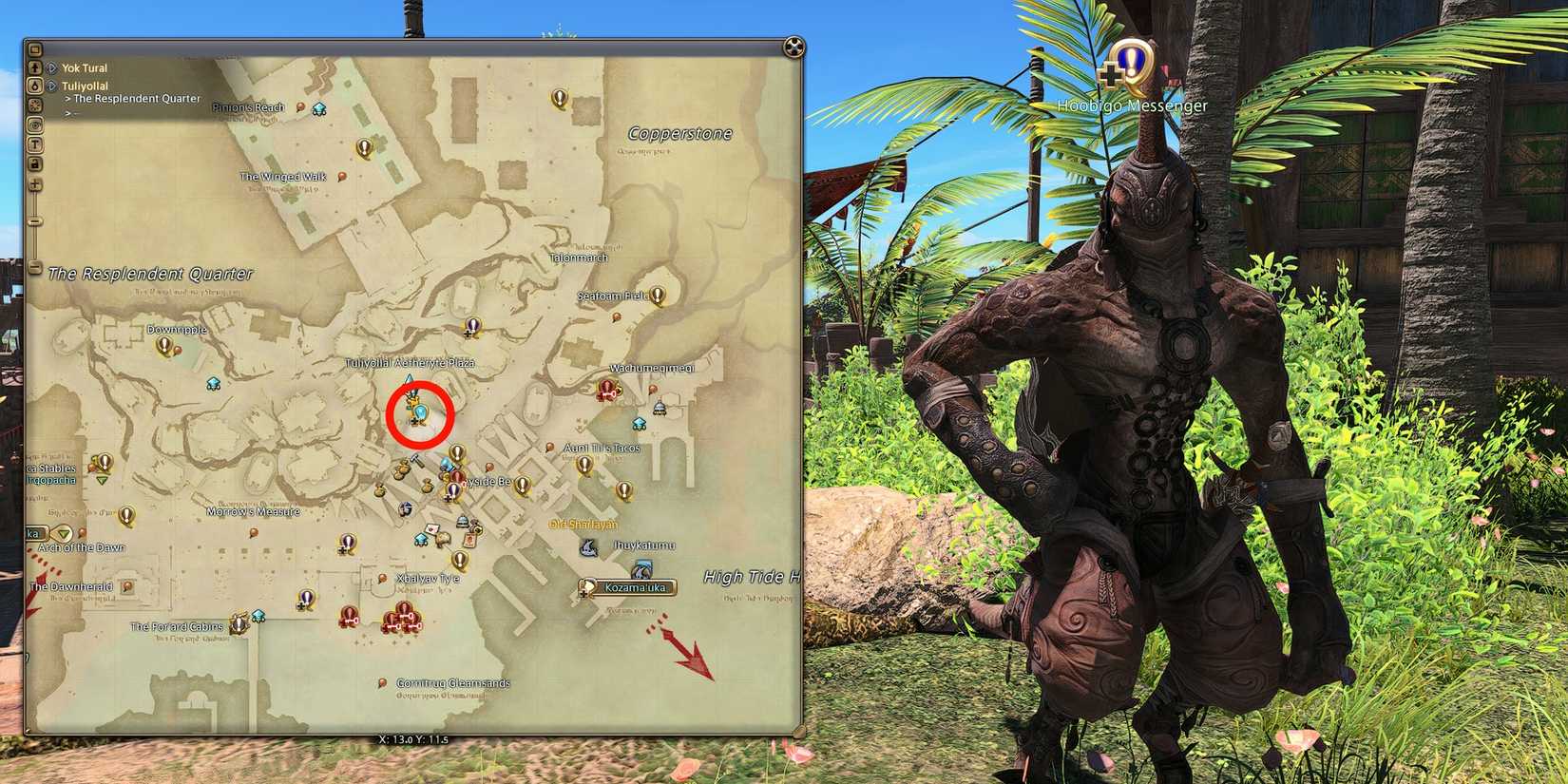
Task: Click the red-circled blue quest marker
Action: (x=421, y=411)
